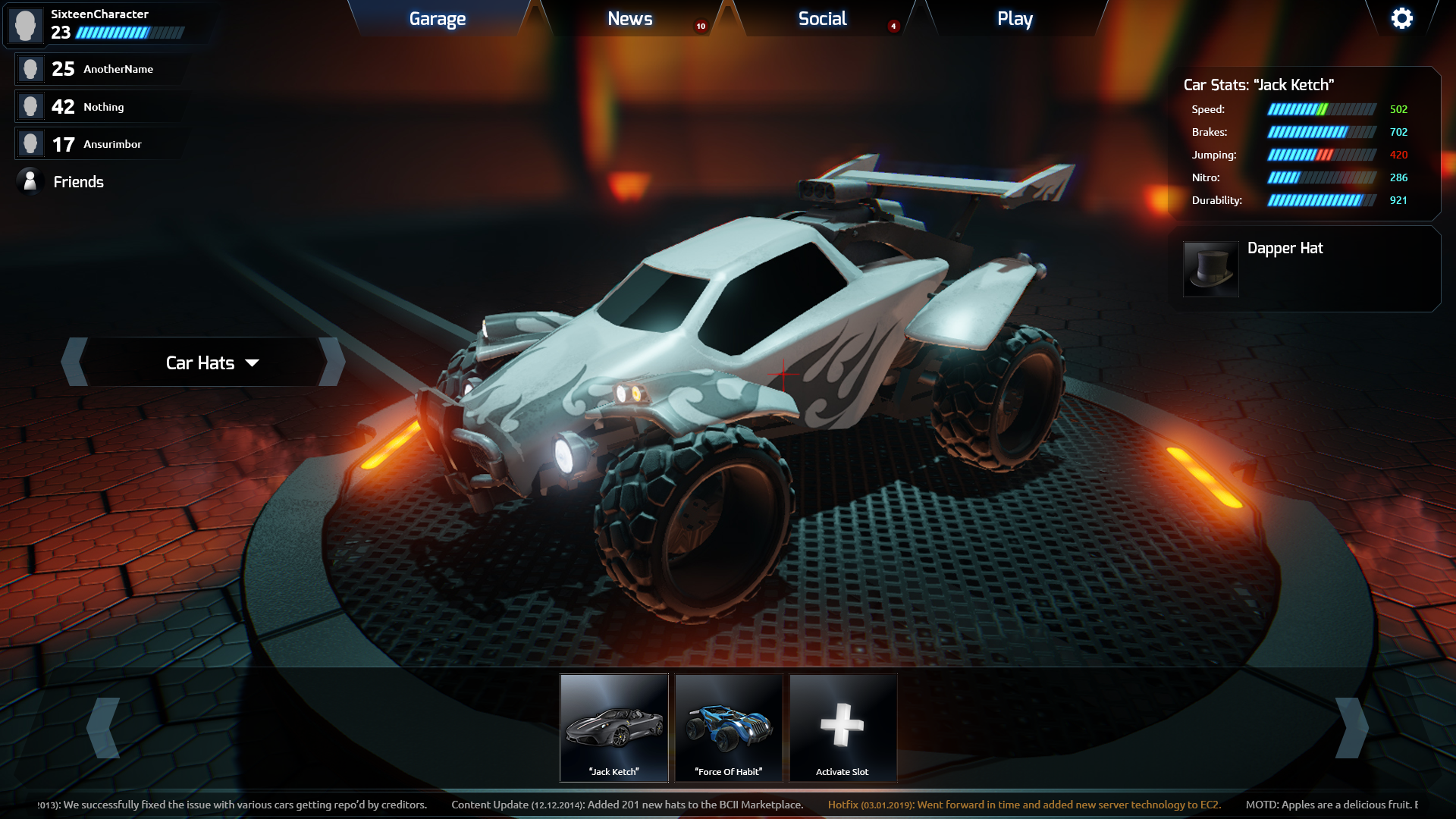Expand the Car Hats dropdown
The image size is (1456, 819).
[212, 362]
